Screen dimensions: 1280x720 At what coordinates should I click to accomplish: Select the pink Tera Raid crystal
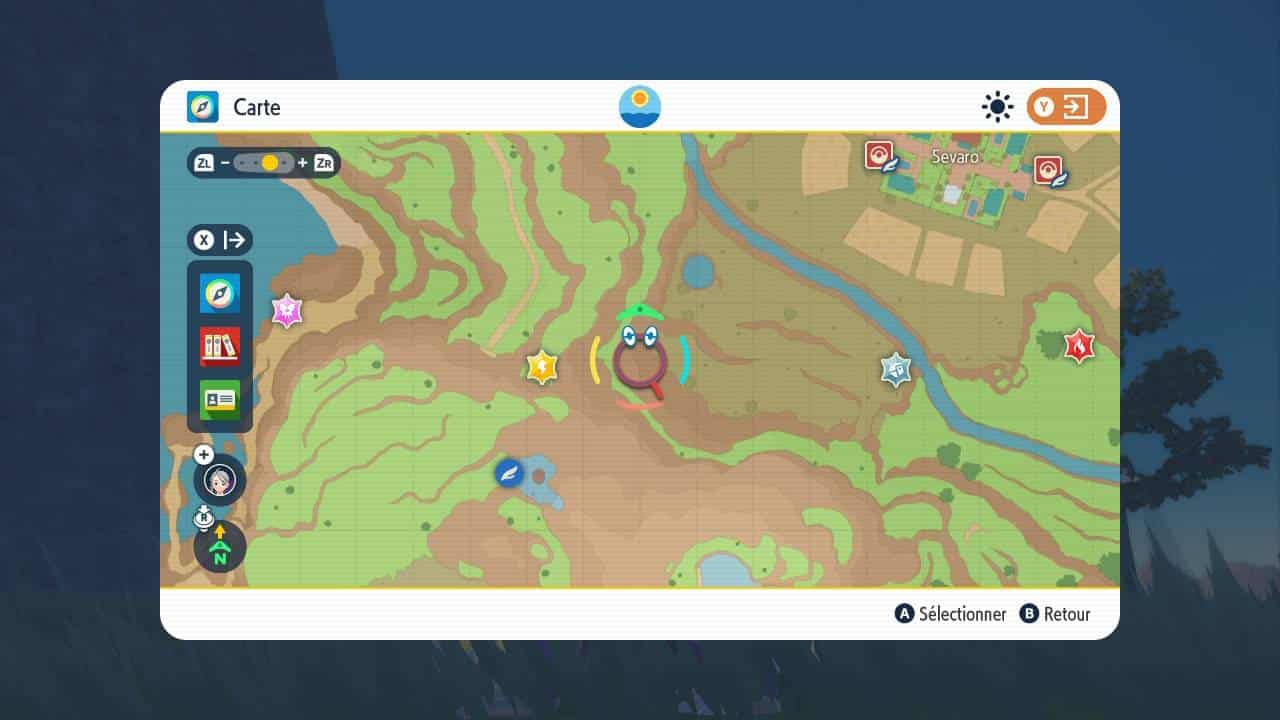pos(288,311)
